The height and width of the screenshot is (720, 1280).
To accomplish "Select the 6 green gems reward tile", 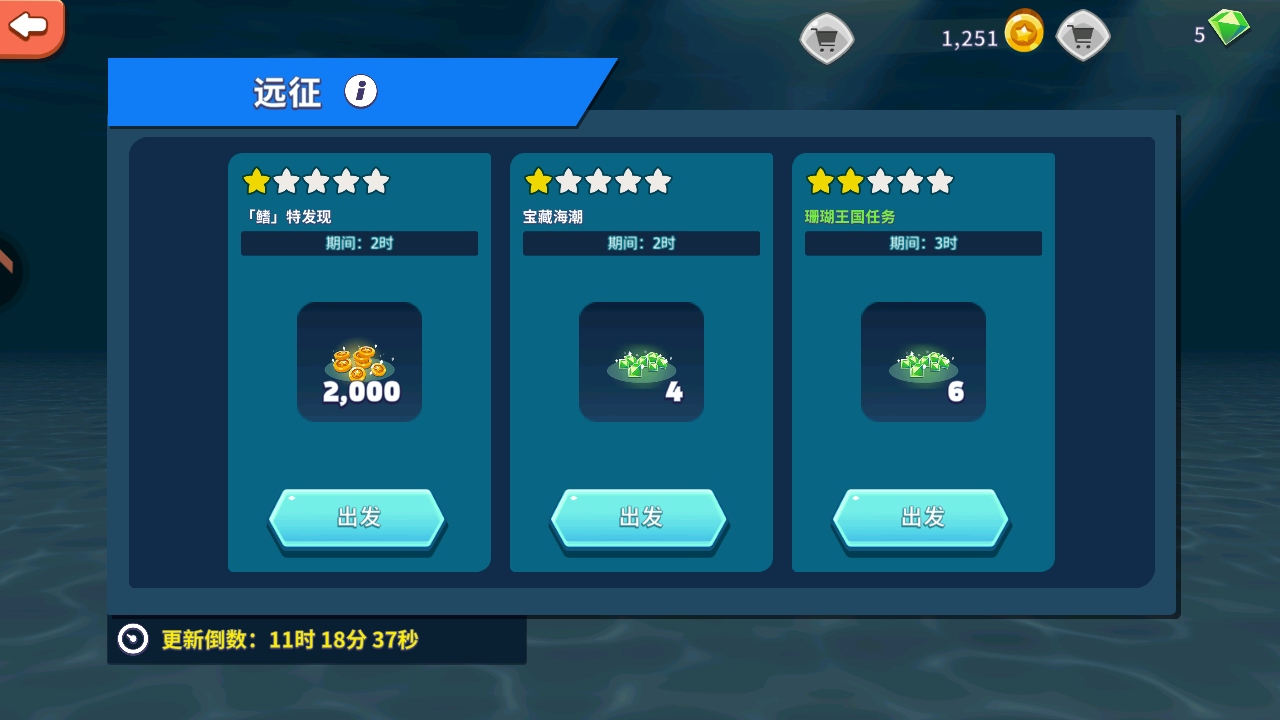I will (x=923, y=362).
